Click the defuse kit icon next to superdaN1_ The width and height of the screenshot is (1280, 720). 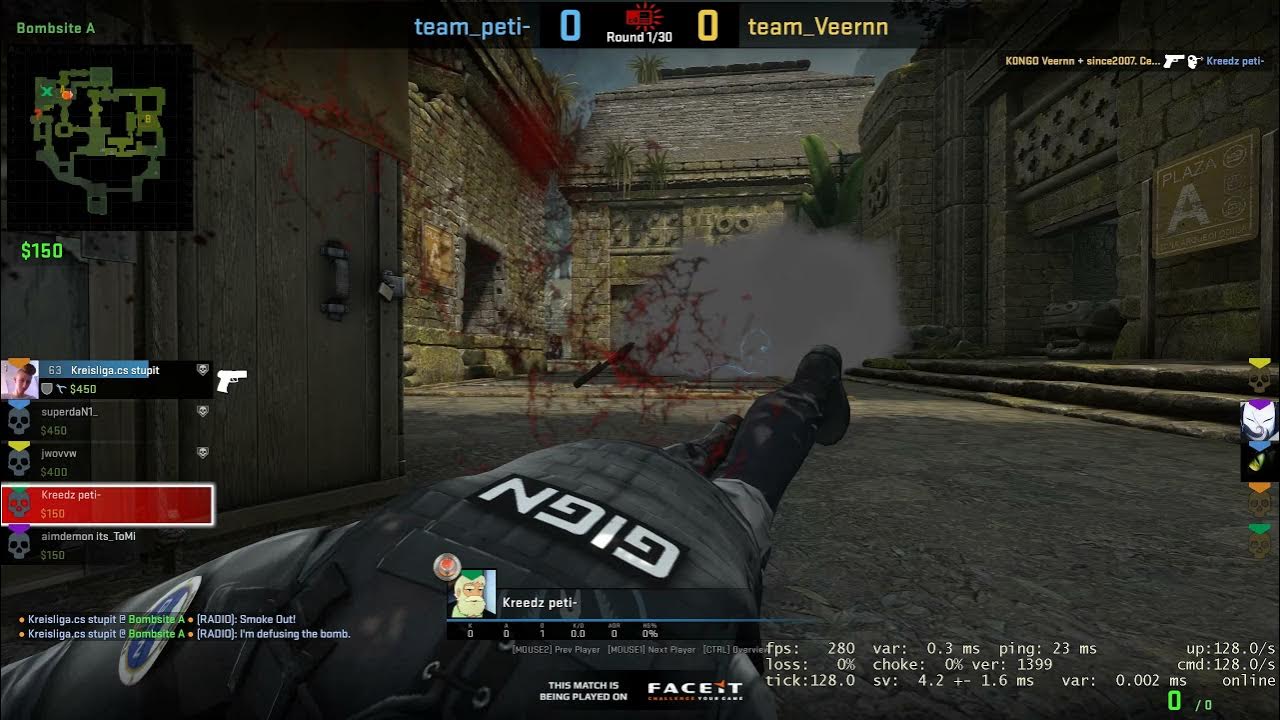click(x=201, y=411)
